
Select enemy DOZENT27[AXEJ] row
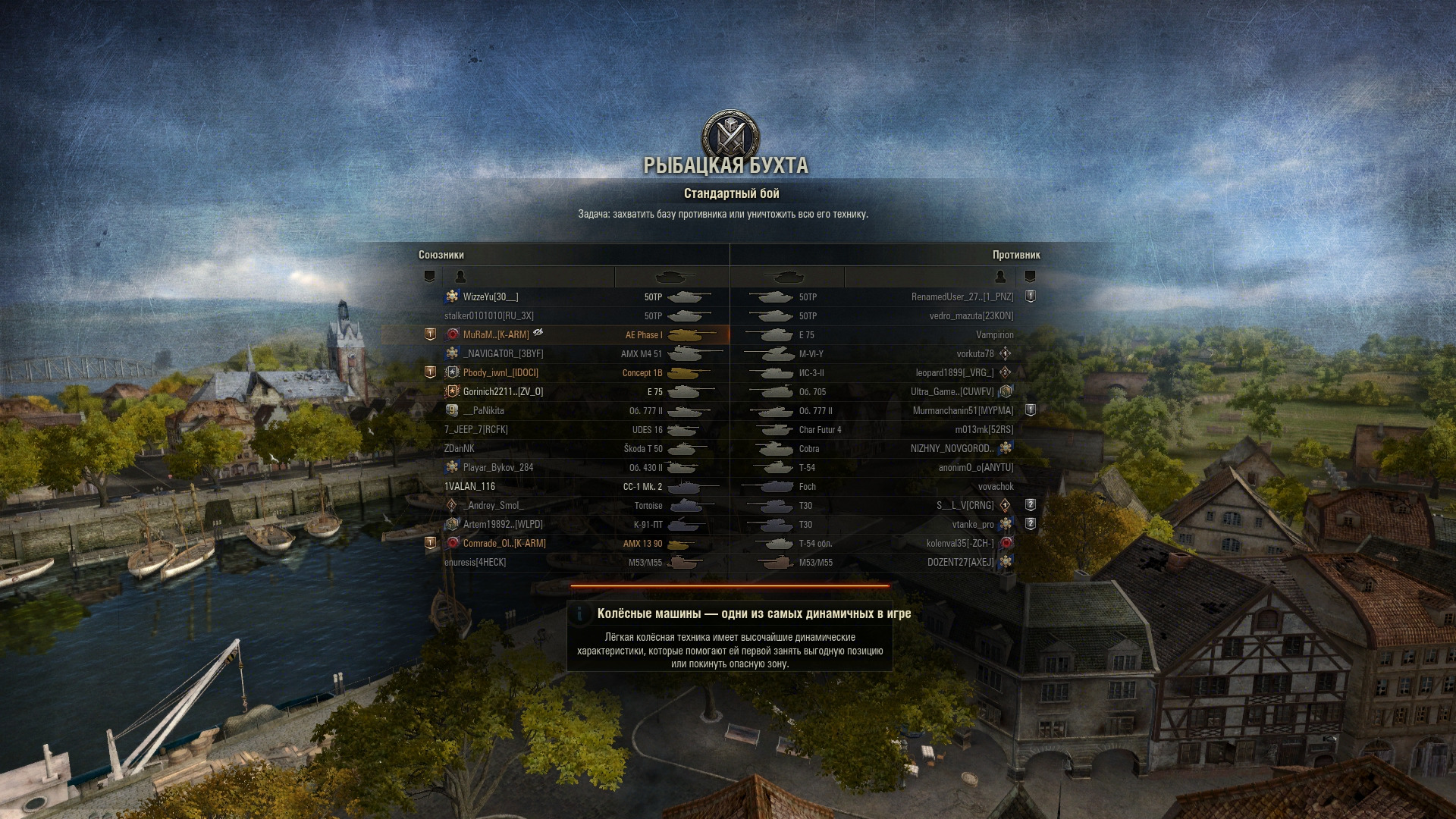(960, 563)
